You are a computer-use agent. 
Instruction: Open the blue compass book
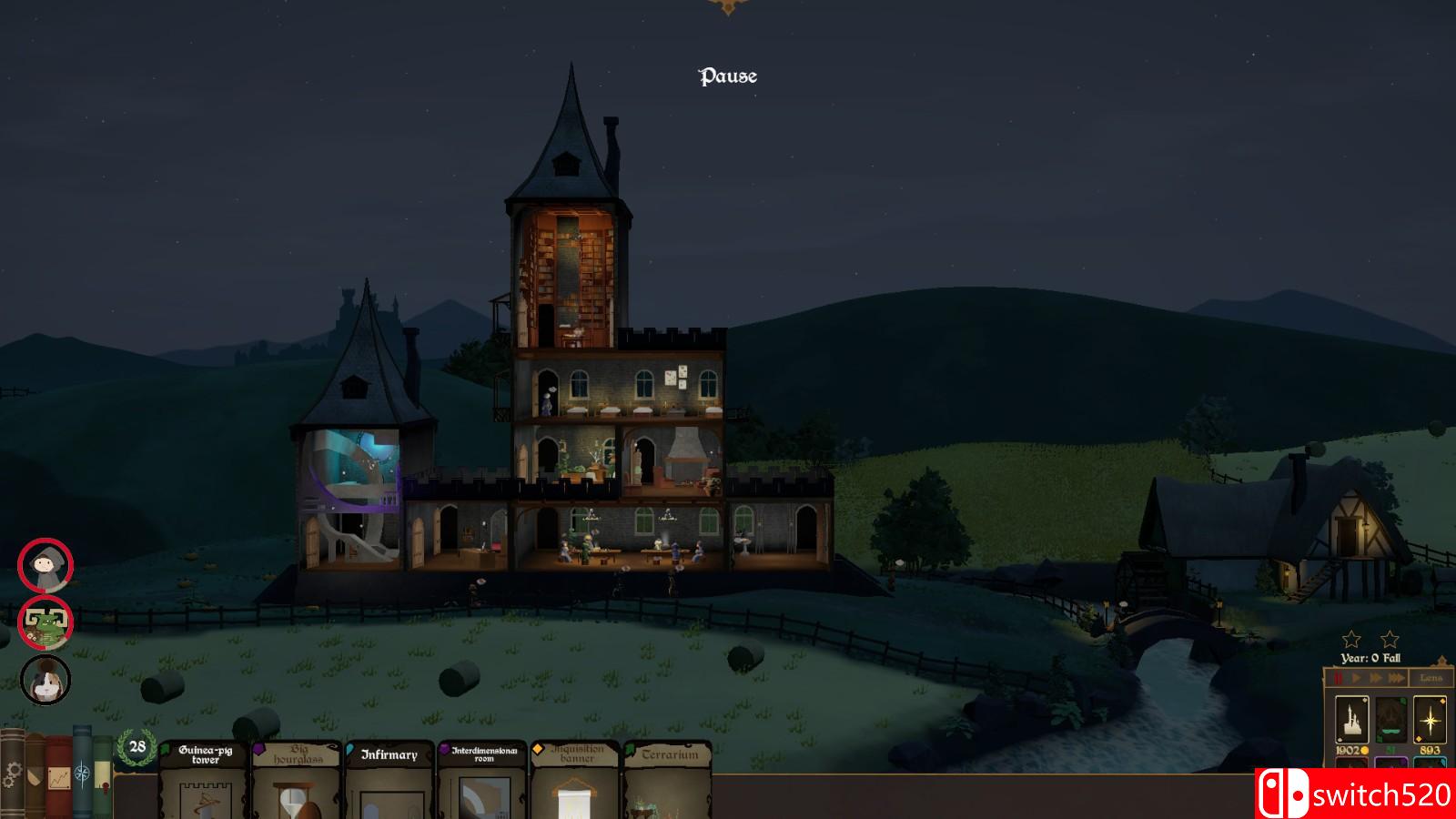pos(82,773)
